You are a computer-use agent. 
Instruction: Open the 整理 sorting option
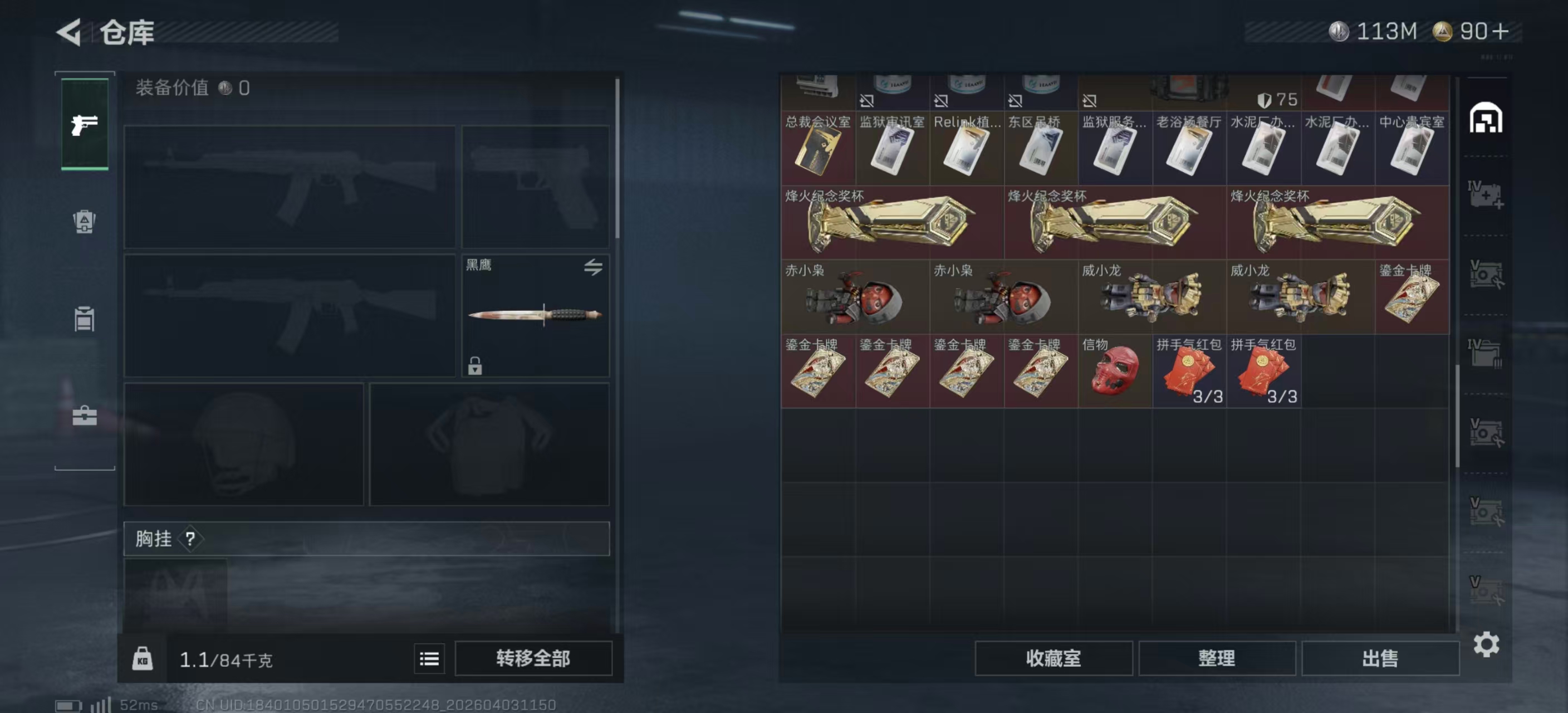pyautogui.click(x=1217, y=659)
